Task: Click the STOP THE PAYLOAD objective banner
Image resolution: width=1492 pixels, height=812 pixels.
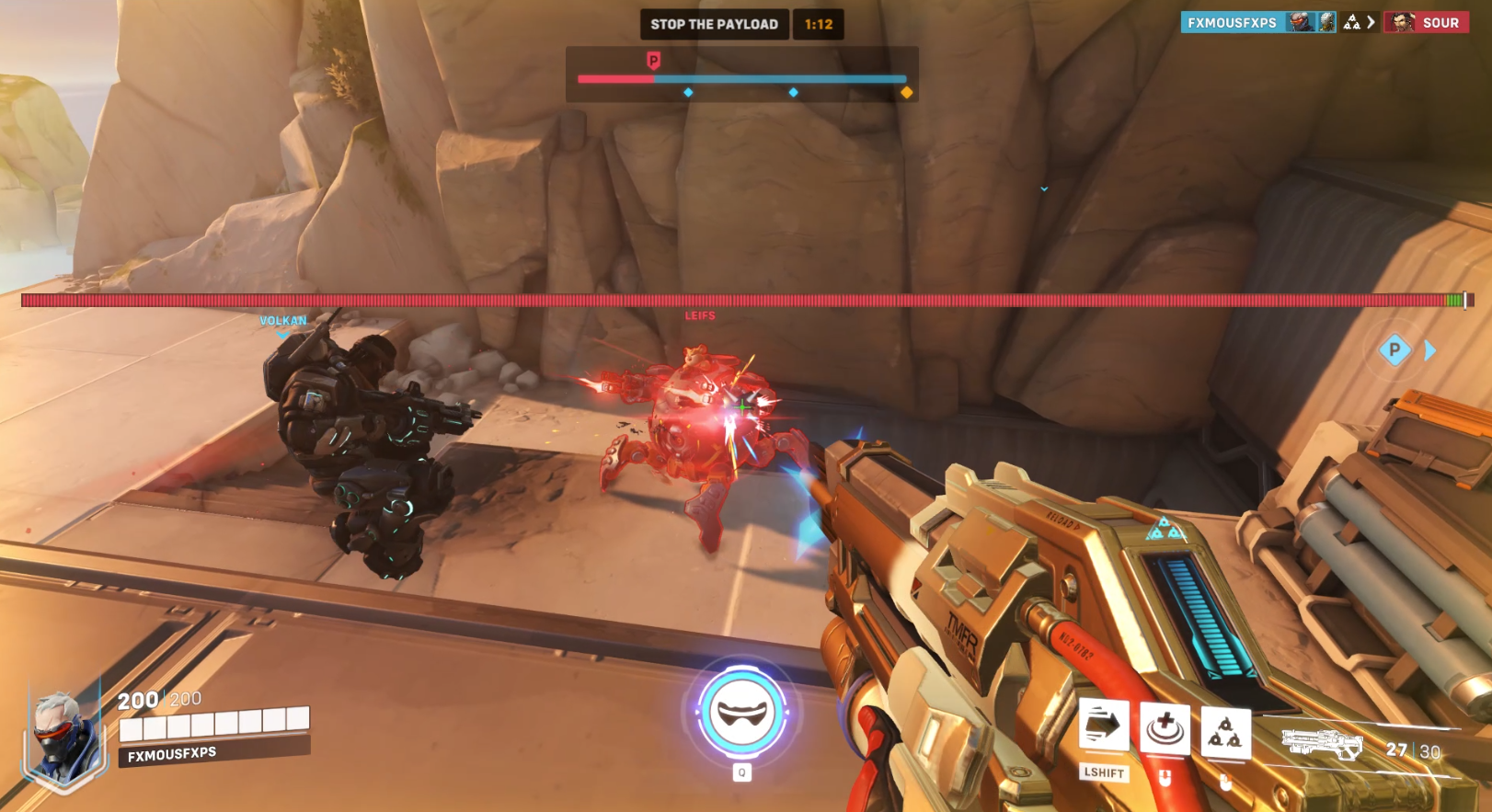Action: (715, 24)
